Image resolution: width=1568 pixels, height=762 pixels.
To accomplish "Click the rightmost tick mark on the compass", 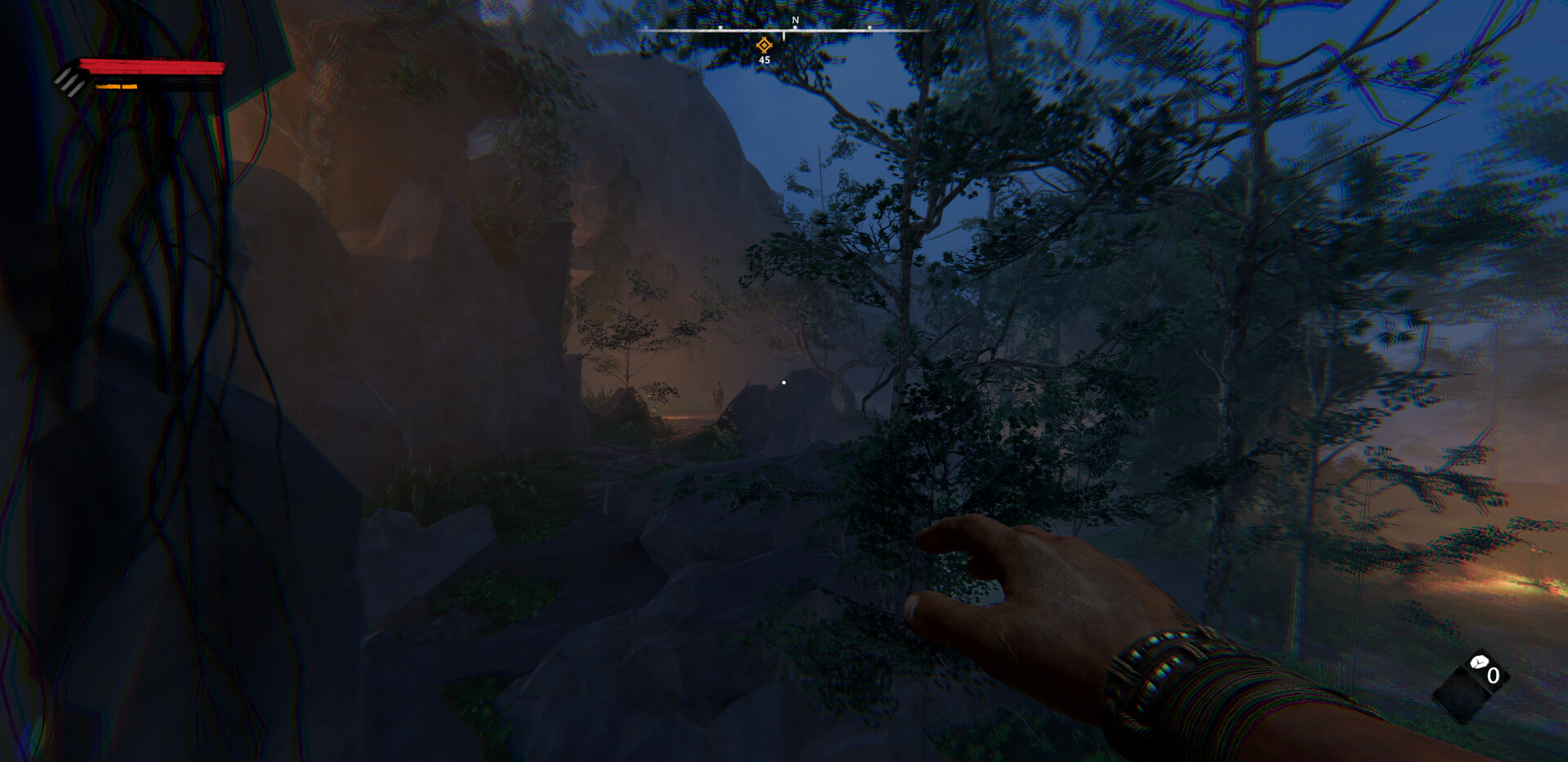I will point(869,27).
